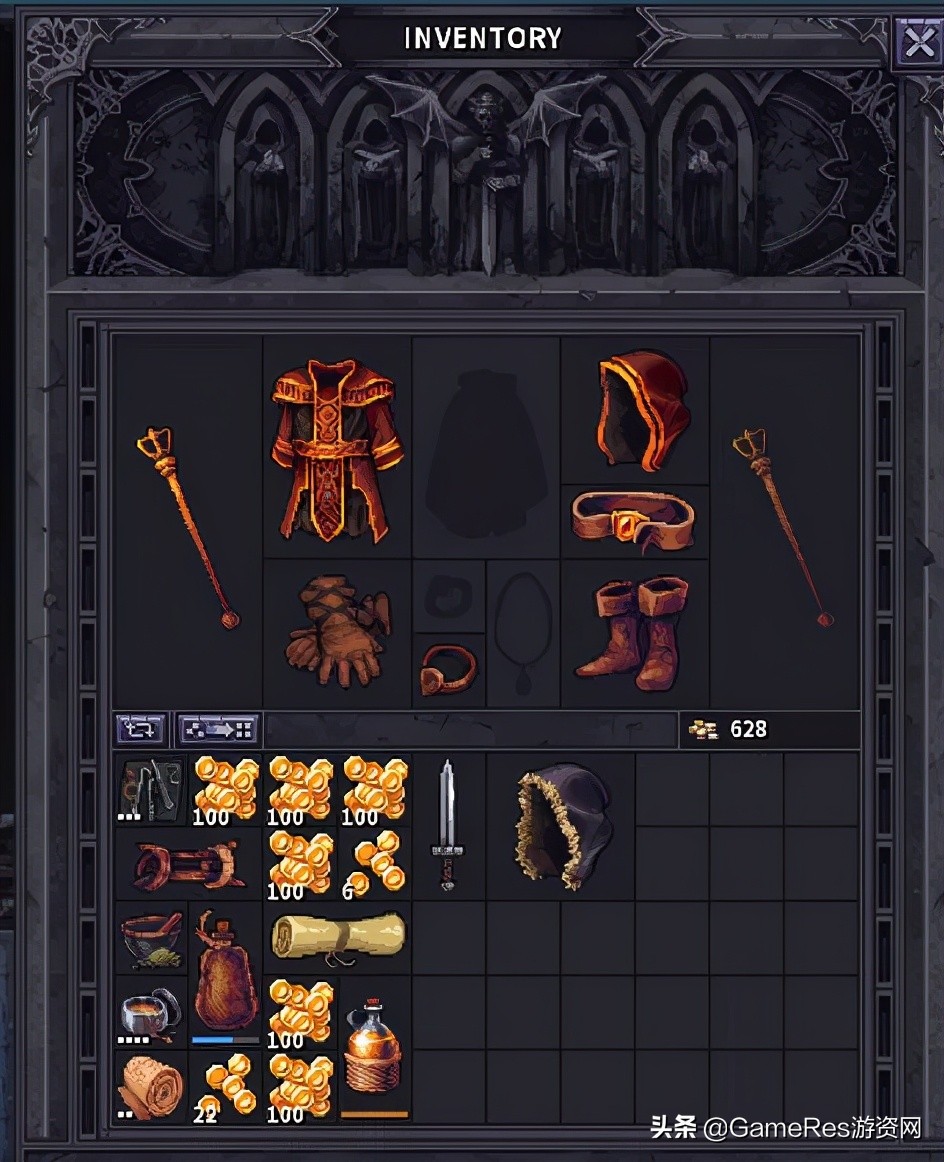
Task: Select the rolled parchment scroll
Action: point(338,938)
